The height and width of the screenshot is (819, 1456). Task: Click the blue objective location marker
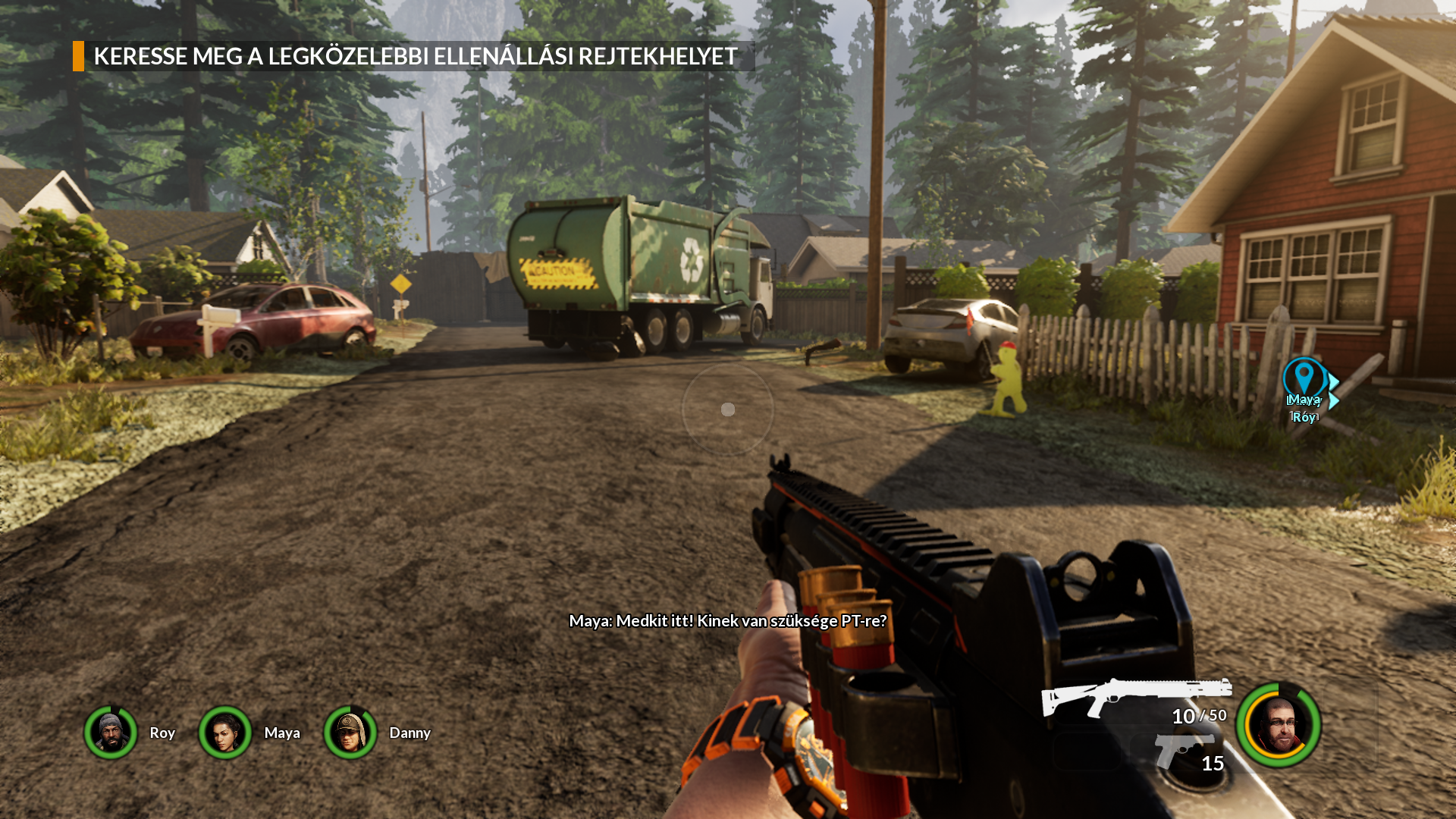click(x=1304, y=377)
